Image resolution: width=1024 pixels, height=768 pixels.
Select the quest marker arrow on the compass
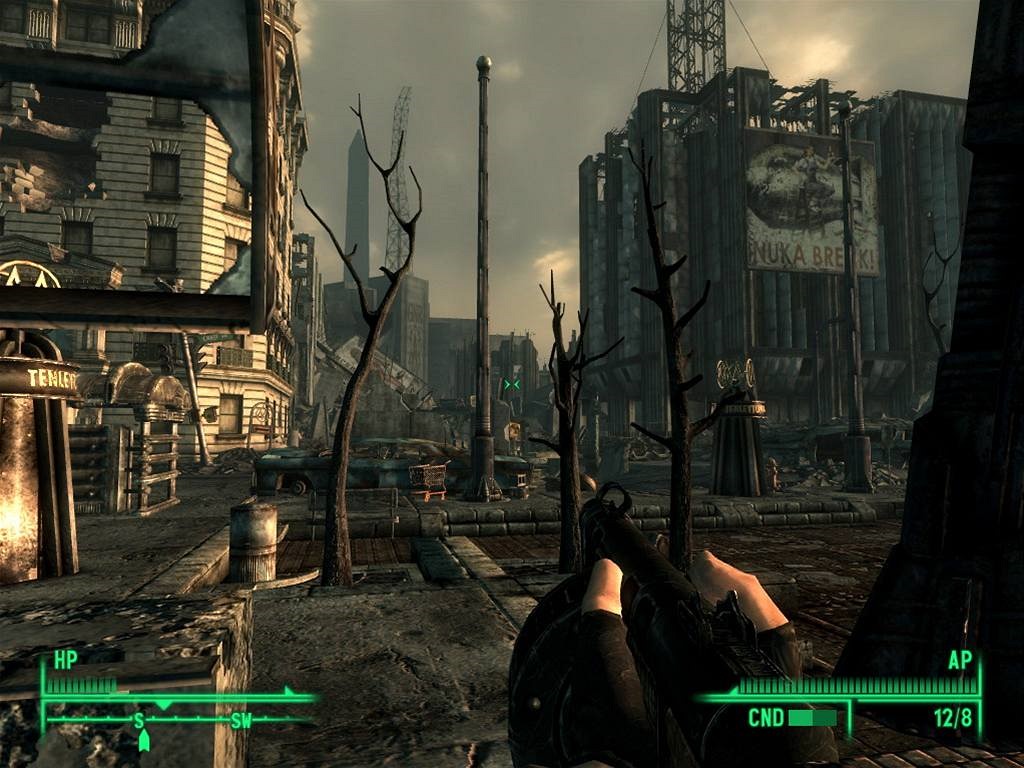143,740
